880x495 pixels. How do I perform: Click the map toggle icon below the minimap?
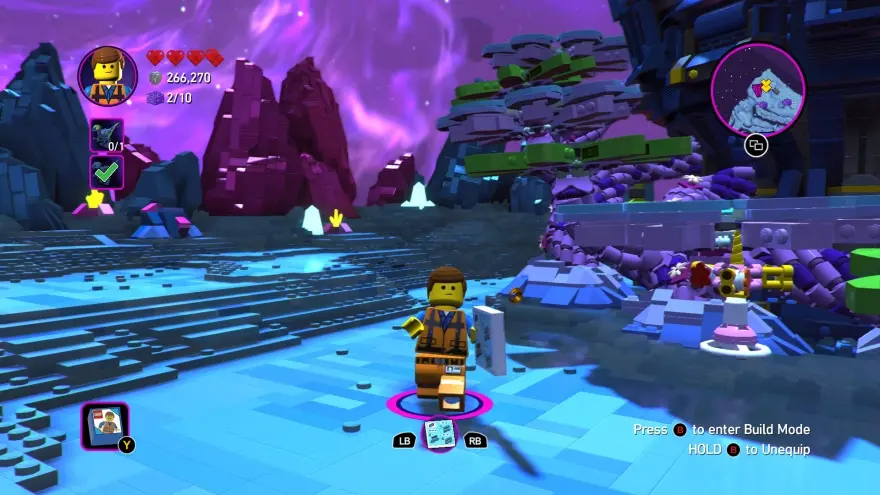757,145
